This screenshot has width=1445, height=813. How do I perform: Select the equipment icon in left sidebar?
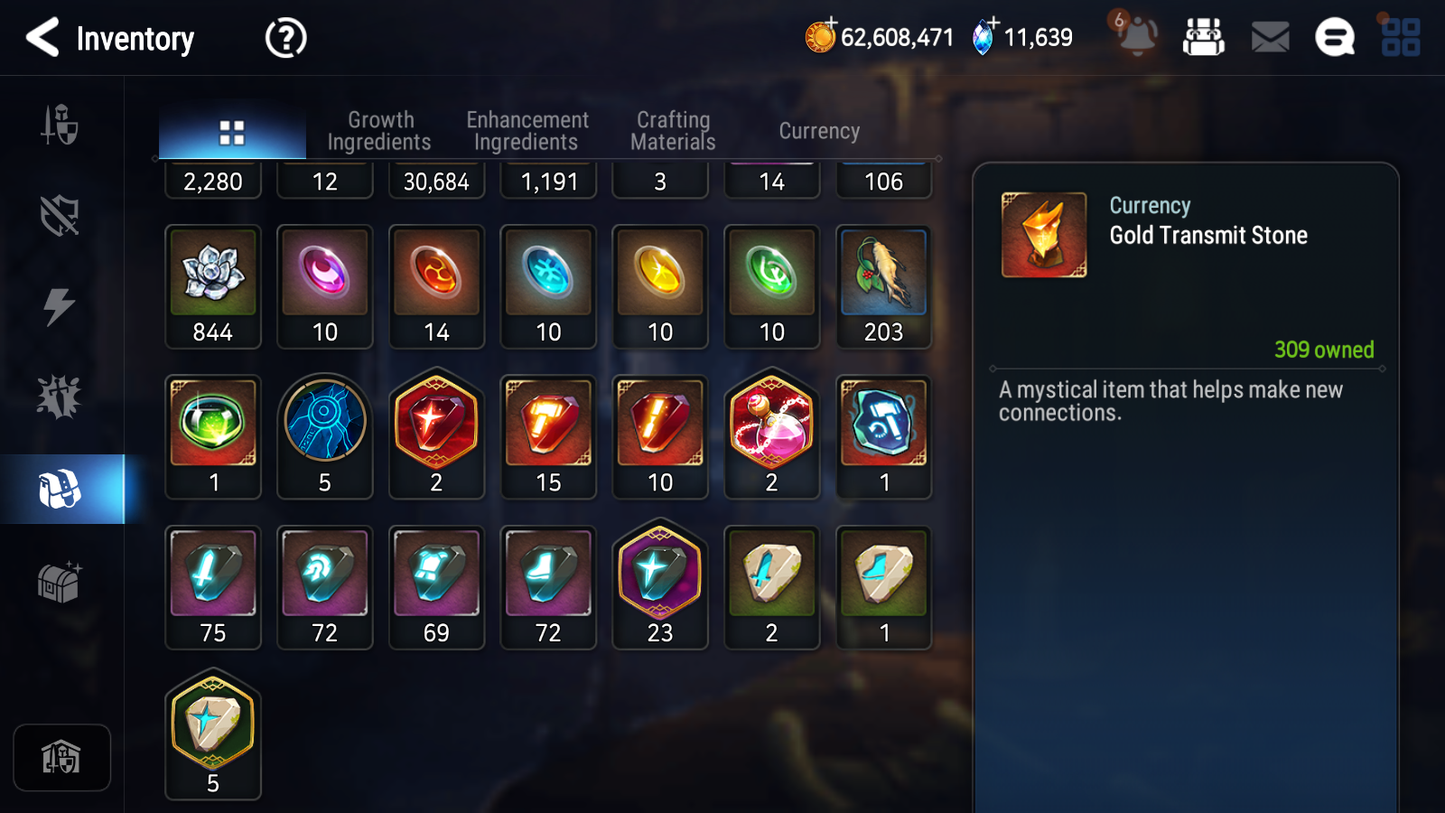[x=61, y=125]
